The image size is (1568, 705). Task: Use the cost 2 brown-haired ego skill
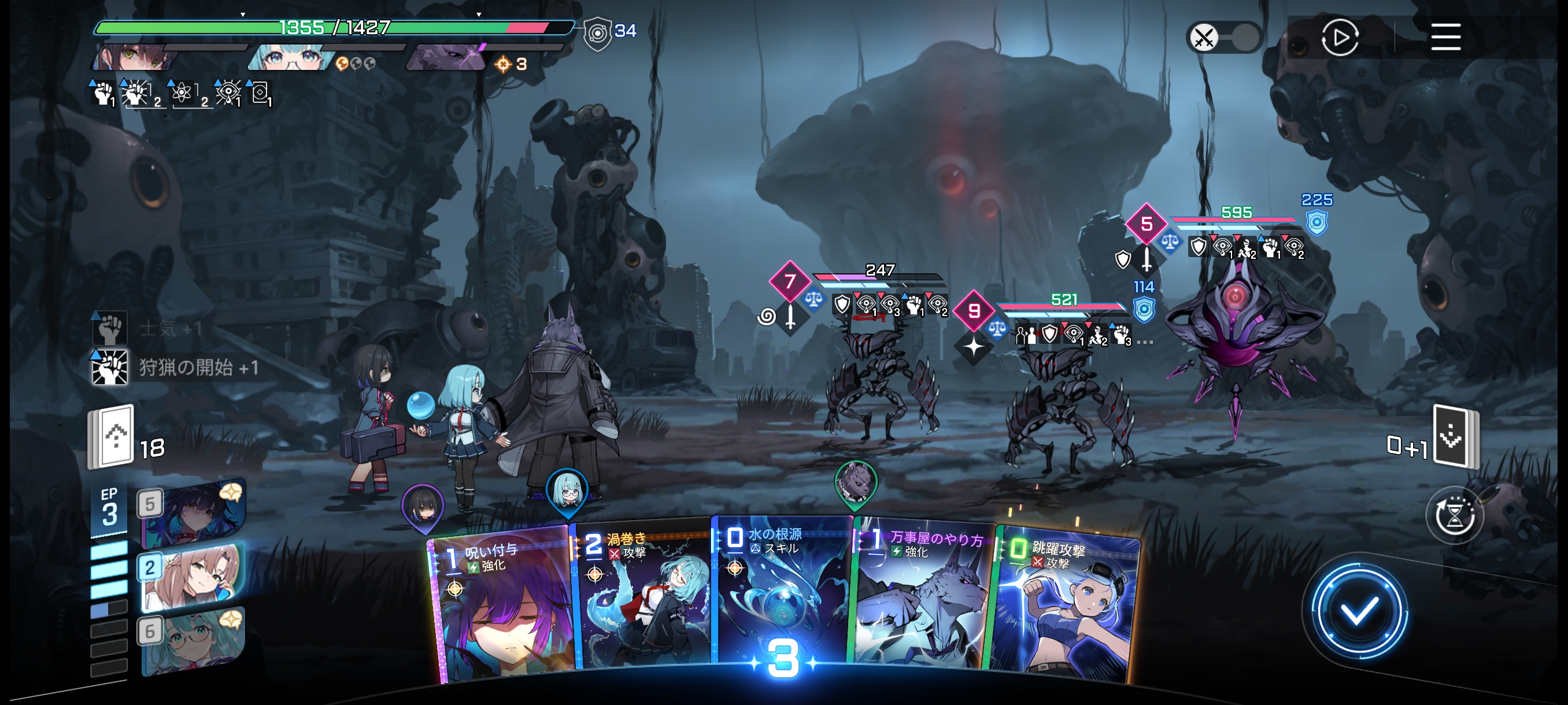click(194, 577)
